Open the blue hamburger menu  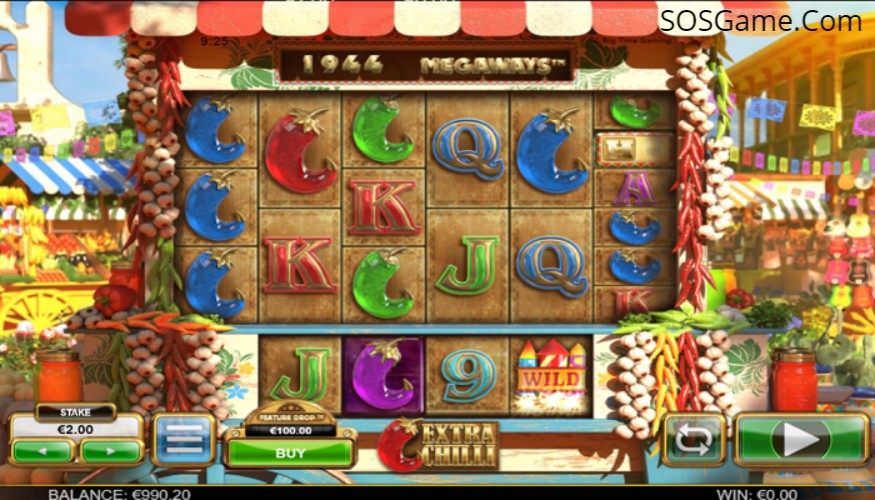pyautogui.click(x=183, y=440)
